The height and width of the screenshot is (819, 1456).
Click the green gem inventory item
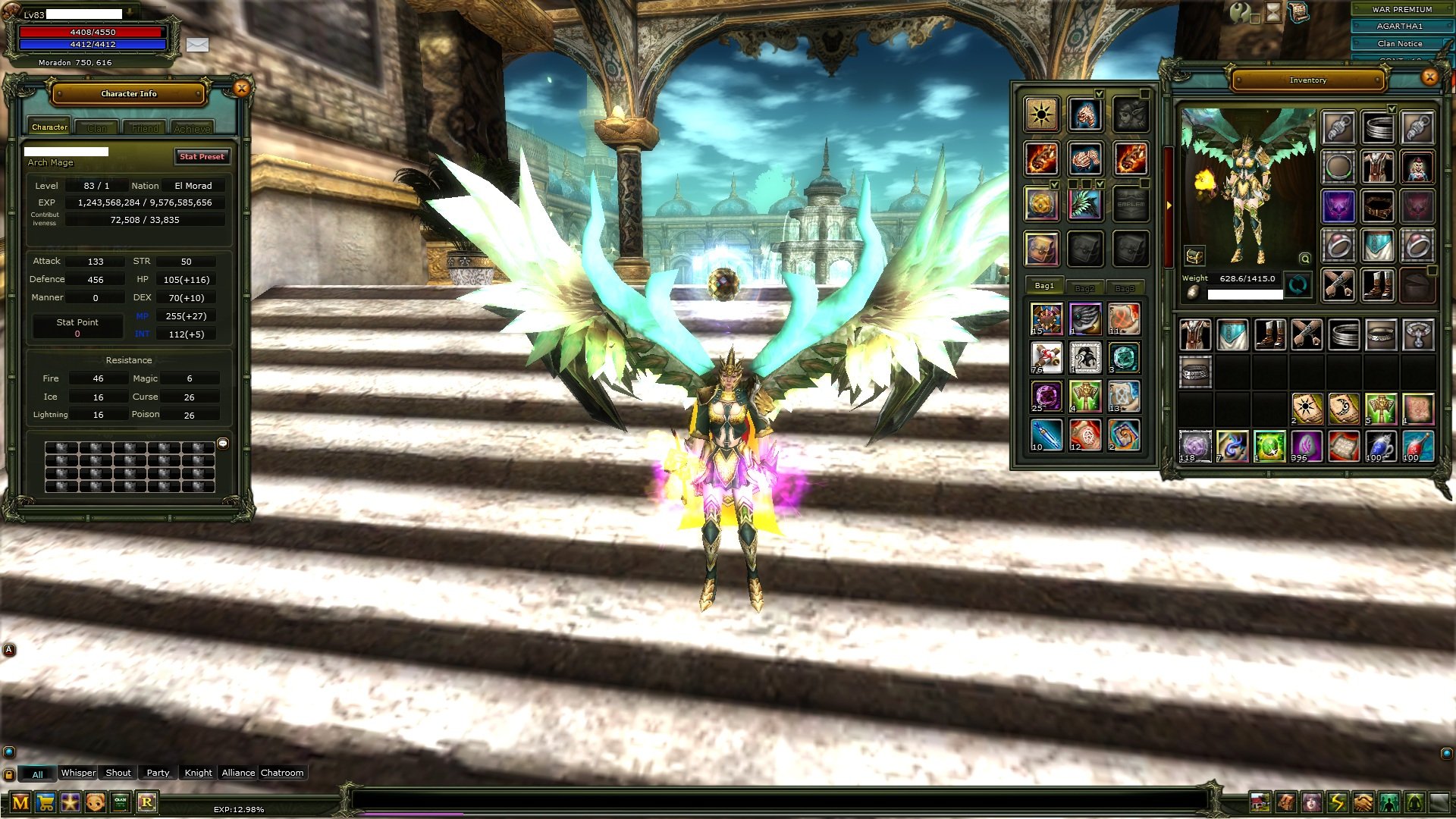(x=1269, y=446)
